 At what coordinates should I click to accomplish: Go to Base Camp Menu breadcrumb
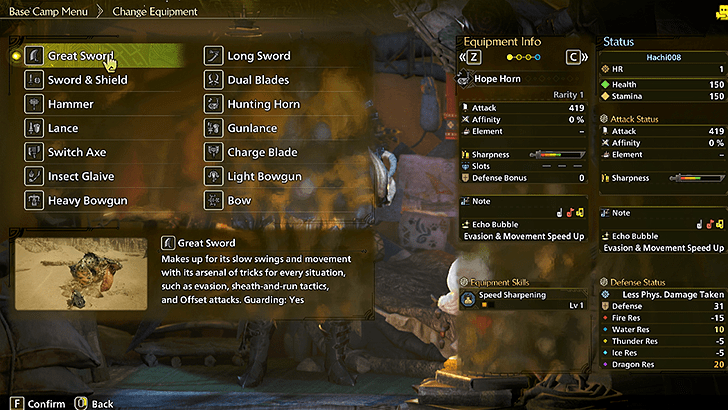45,11
